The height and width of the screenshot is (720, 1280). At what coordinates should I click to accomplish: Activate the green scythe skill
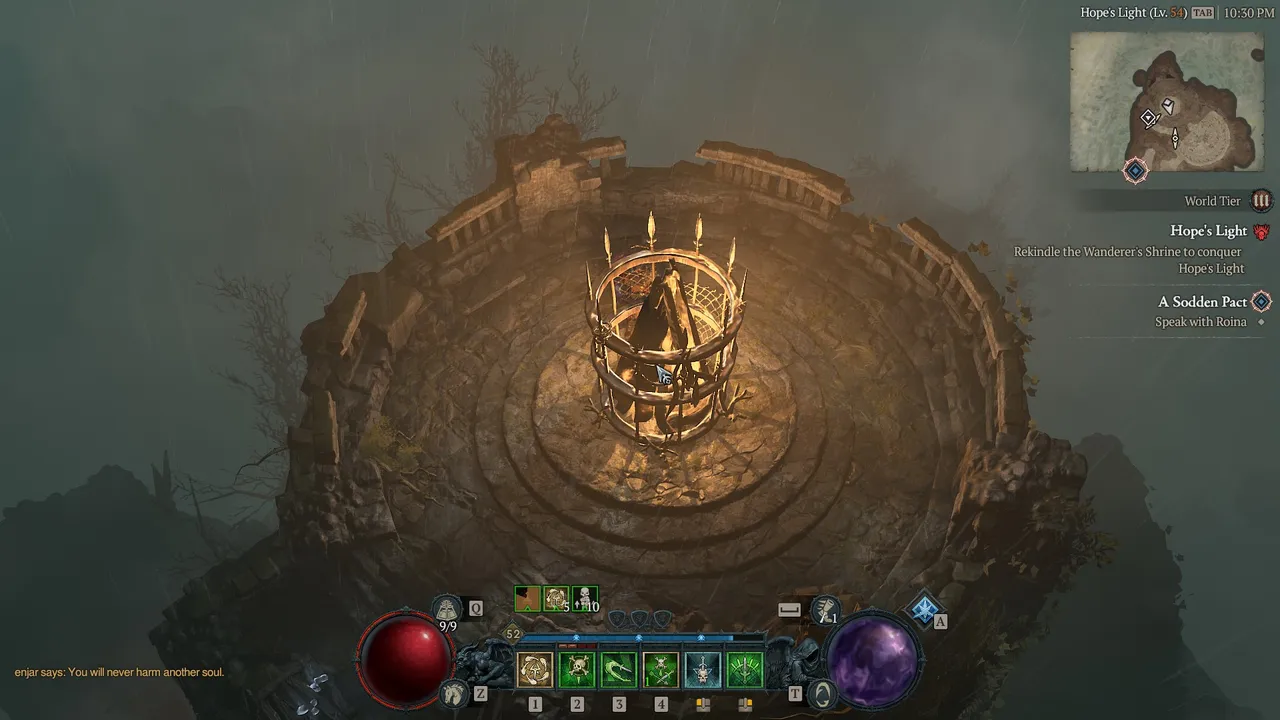619,670
